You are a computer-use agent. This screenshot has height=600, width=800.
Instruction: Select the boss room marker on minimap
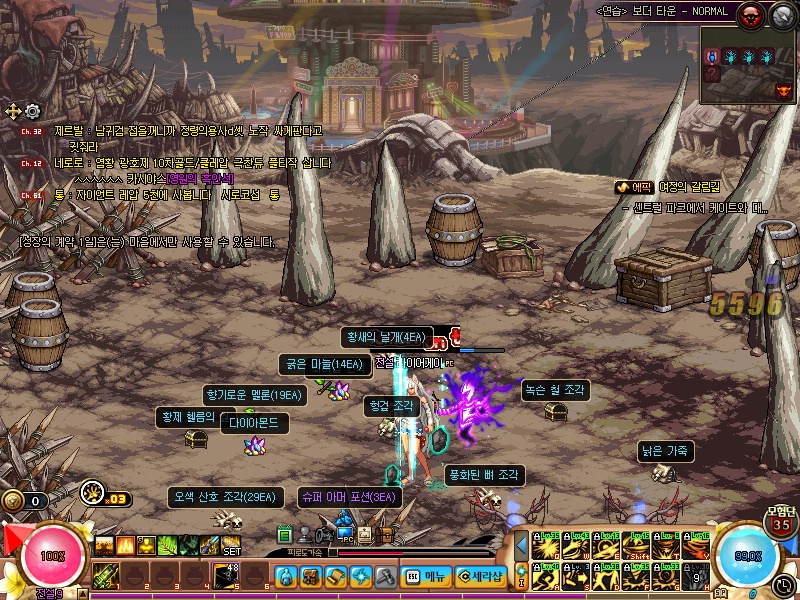click(783, 90)
